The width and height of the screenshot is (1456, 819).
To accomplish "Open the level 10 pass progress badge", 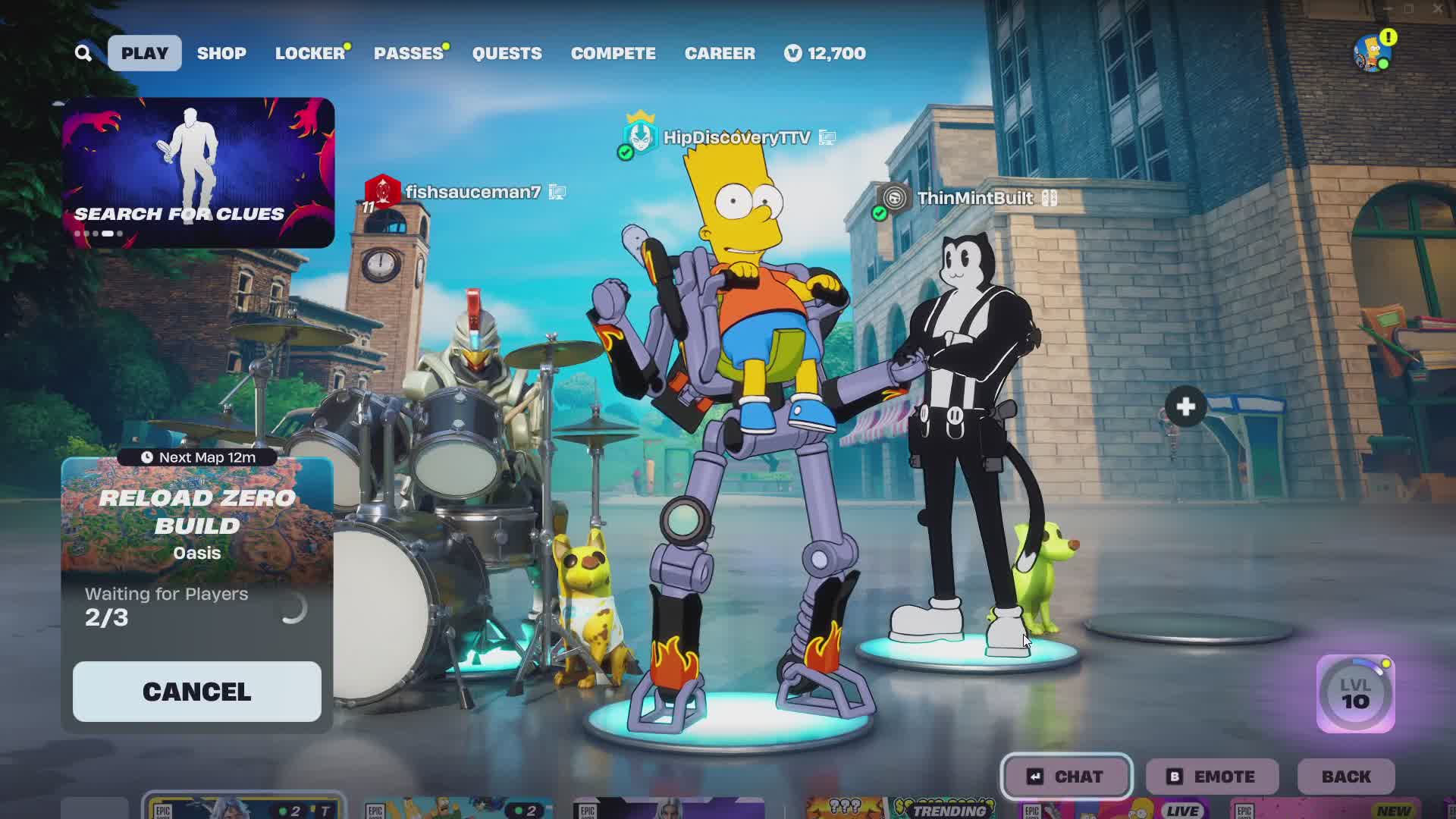I will pyautogui.click(x=1355, y=694).
